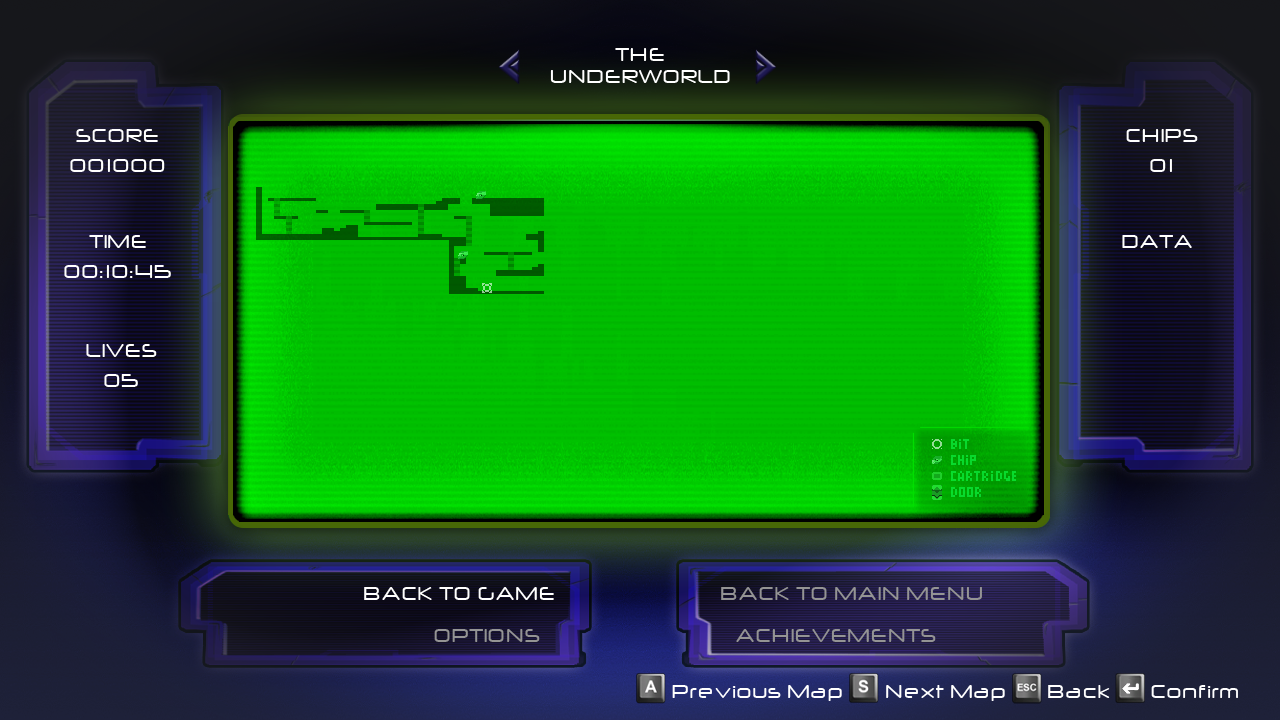This screenshot has height=720, width=1280.
Task: Click the right arrow to view next map
Action: [x=766, y=66]
